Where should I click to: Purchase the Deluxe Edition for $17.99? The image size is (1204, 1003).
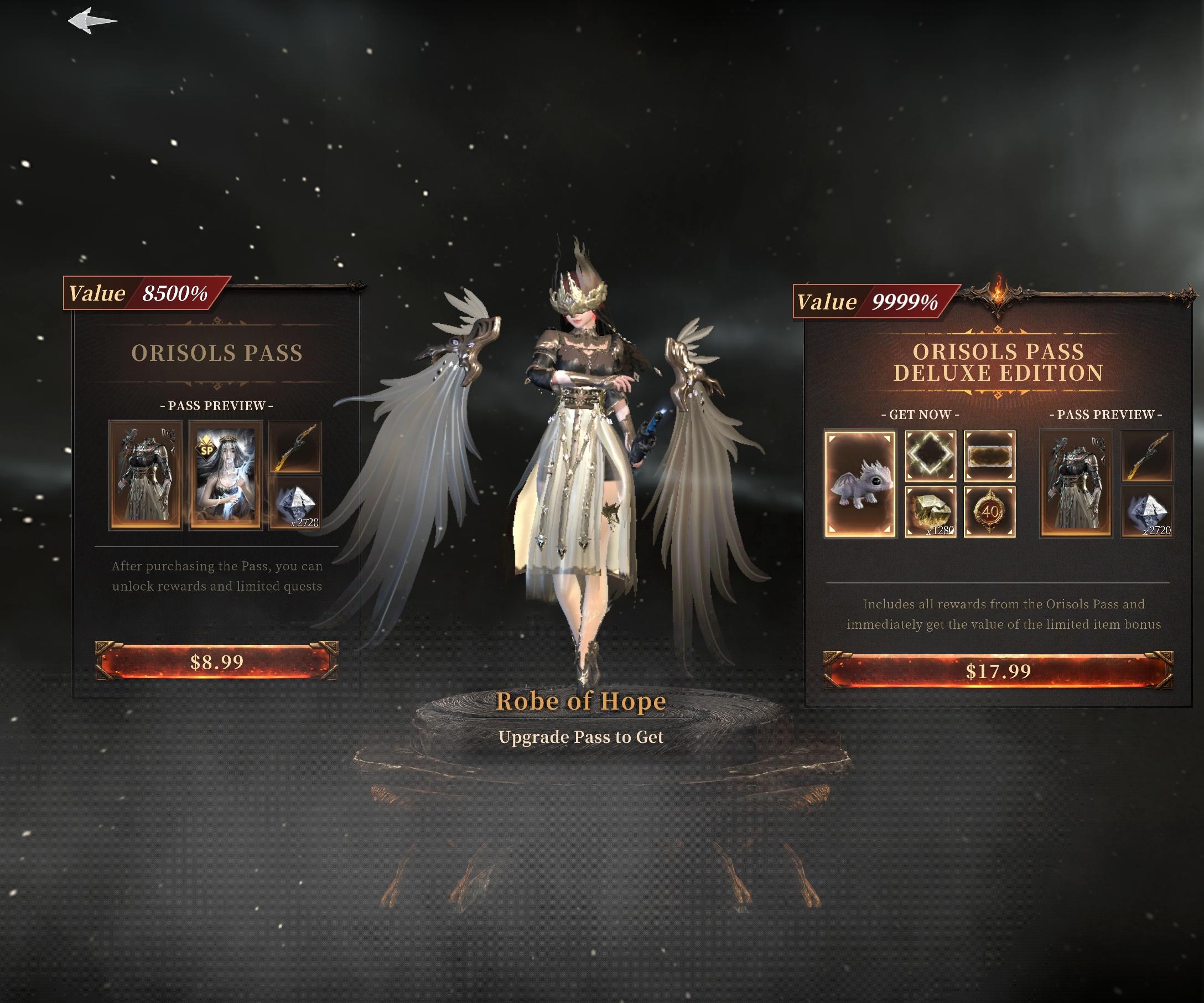(998, 670)
